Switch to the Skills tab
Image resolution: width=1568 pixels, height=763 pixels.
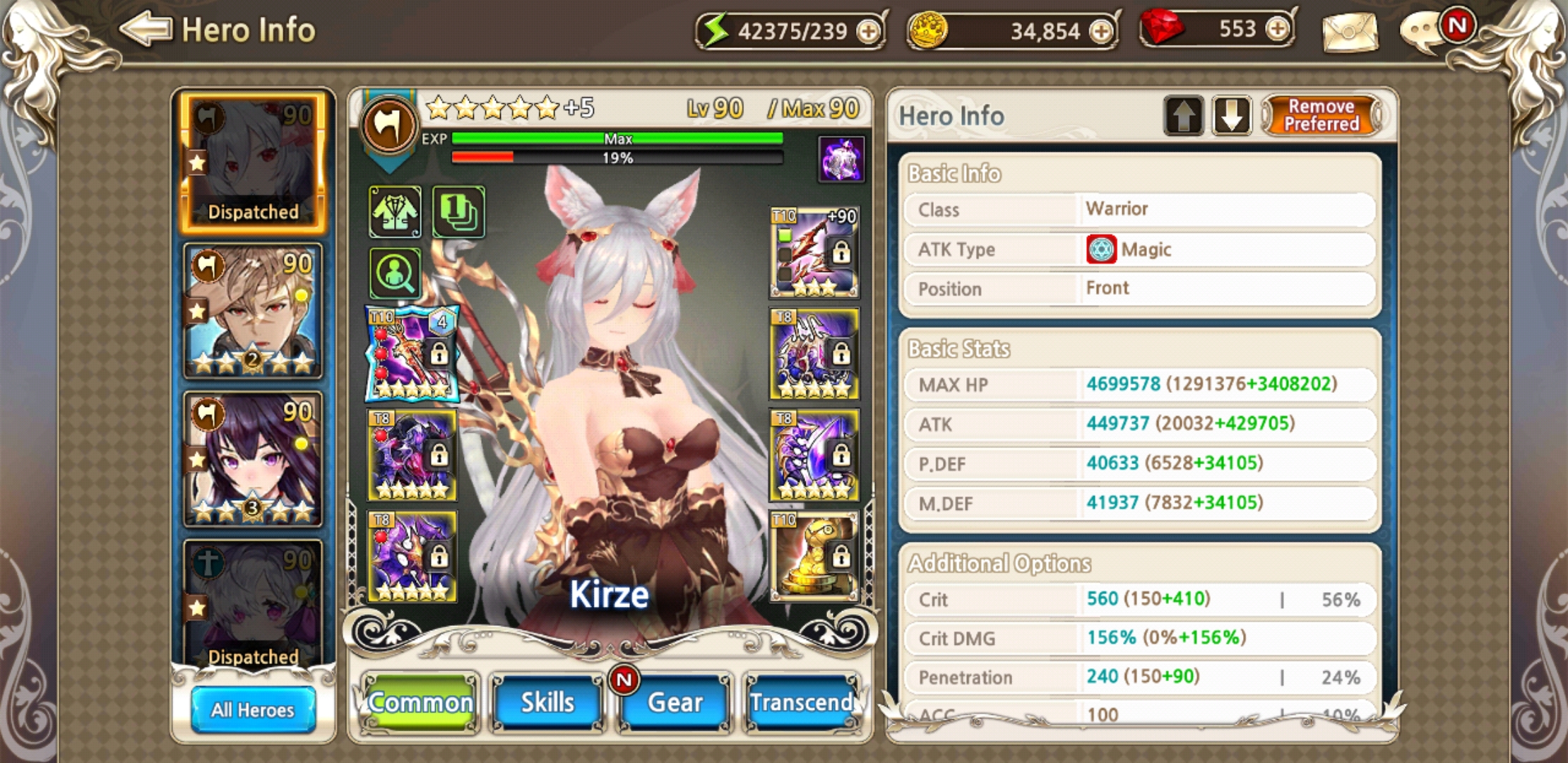[x=546, y=702]
